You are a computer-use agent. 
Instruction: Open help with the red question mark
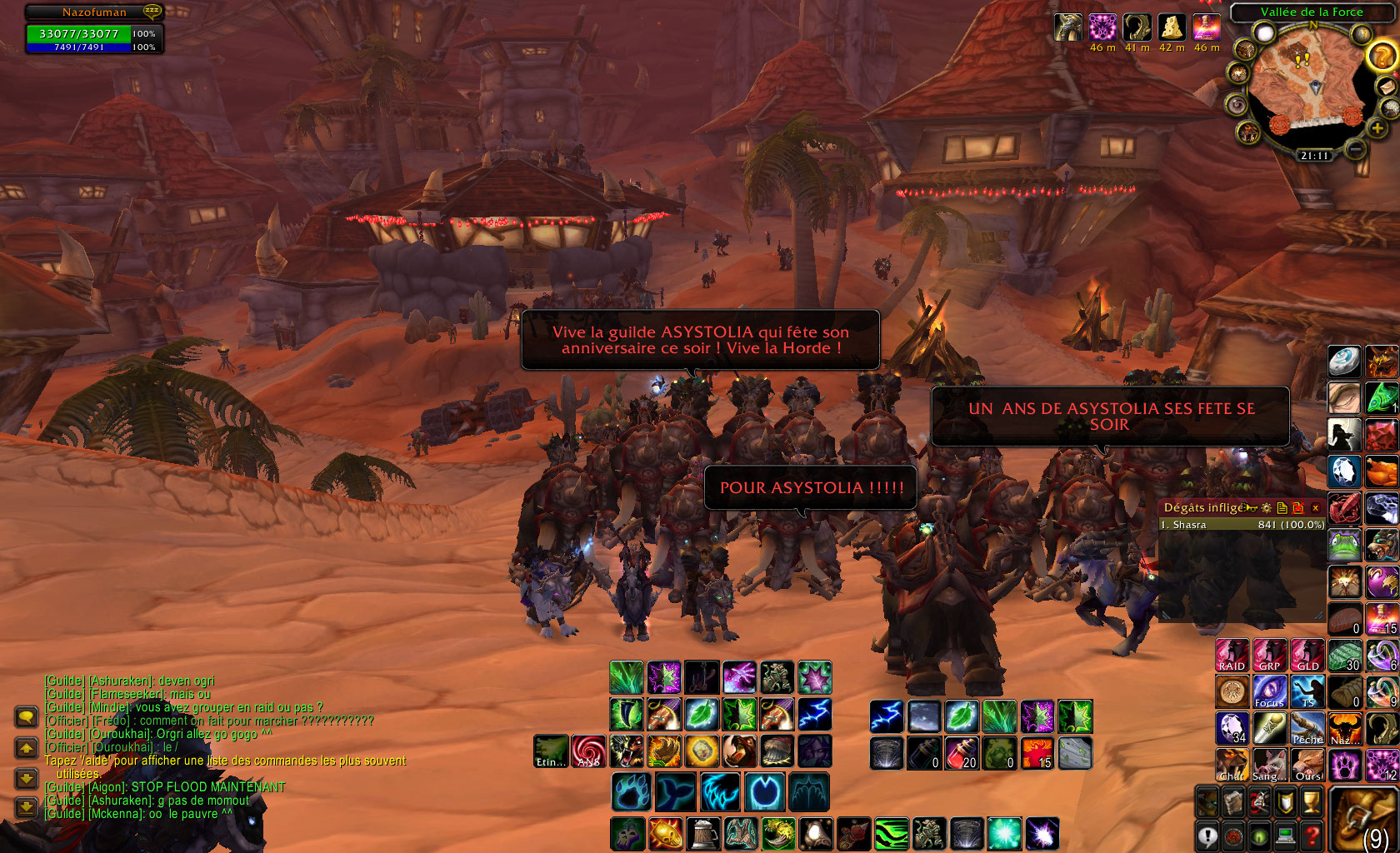pos(1312,834)
